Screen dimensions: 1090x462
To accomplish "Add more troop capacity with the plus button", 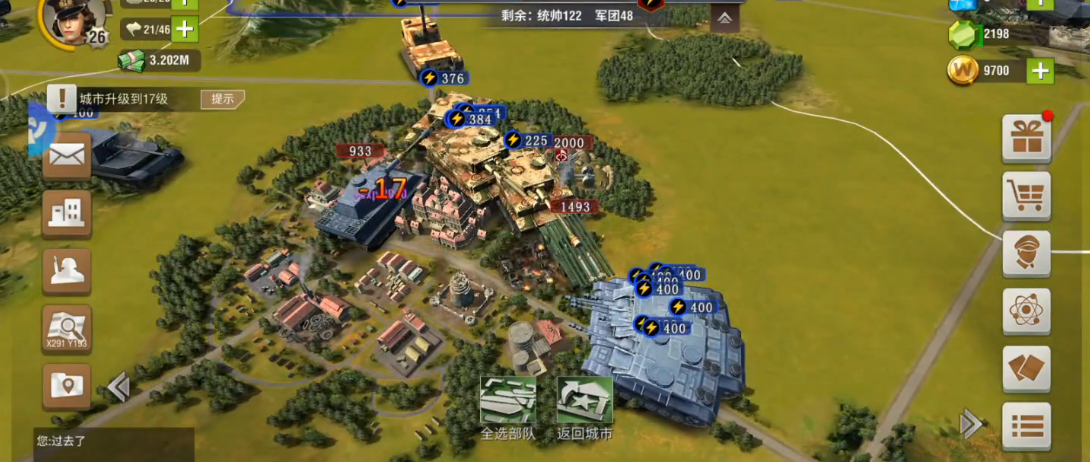I will click(185, 29).
